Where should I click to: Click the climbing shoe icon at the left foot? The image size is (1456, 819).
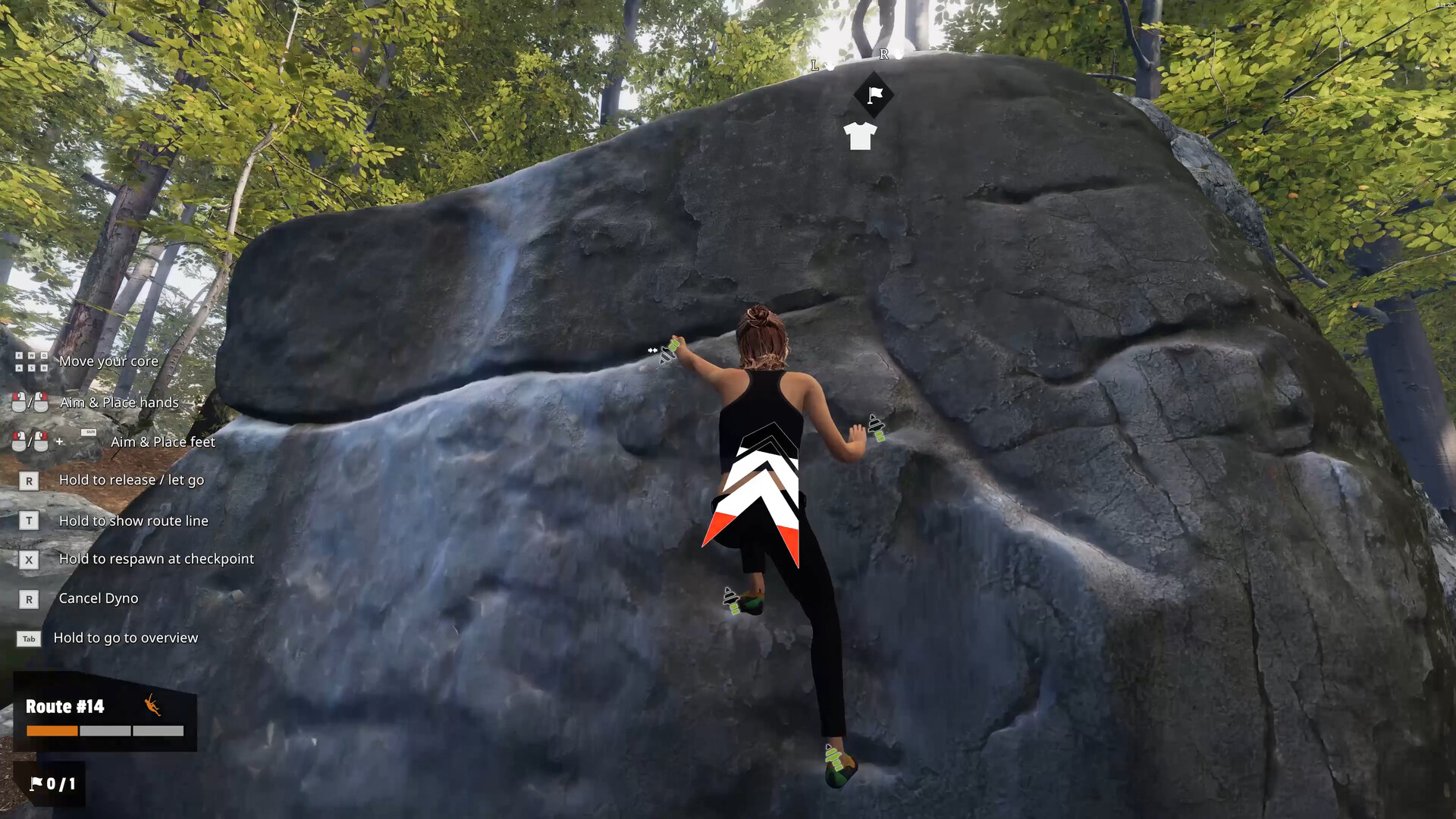[x=730, y=601]
